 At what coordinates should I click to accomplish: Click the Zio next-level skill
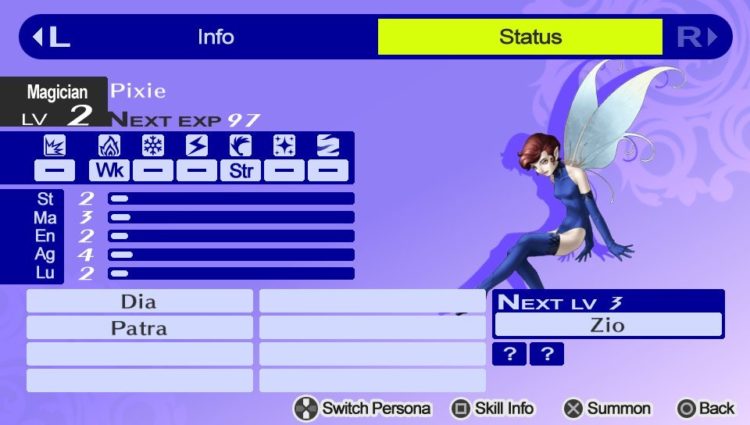pyautogui.click(x=608, y=325)
